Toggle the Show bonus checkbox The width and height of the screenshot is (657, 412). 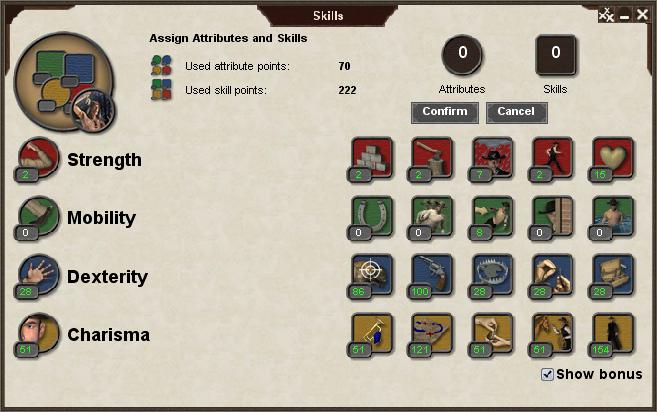click(547, 374)
